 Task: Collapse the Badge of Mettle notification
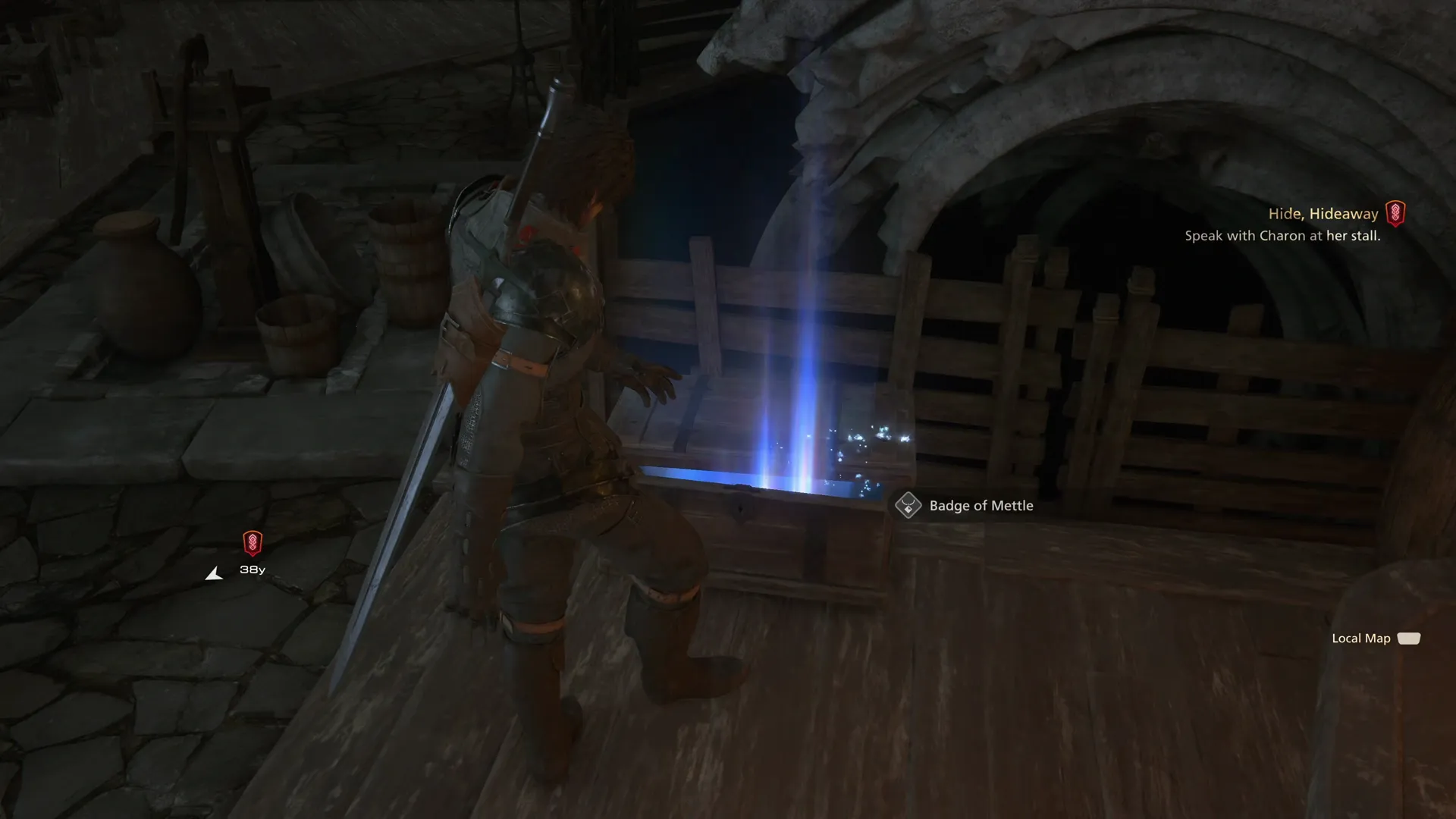click(x=981, y=505)
